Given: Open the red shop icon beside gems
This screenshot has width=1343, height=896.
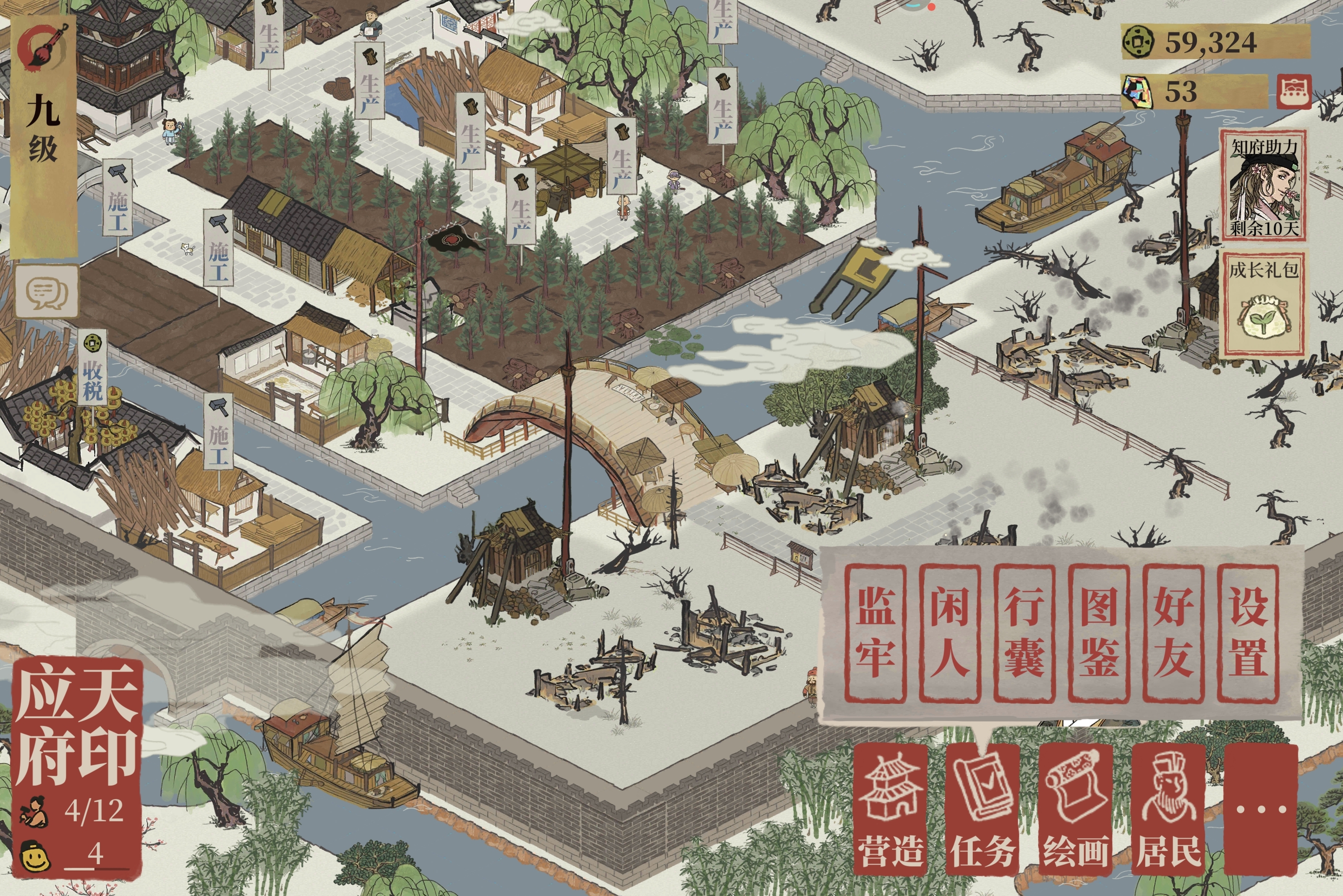Looking at the screenshot, I should (1294, 91).
